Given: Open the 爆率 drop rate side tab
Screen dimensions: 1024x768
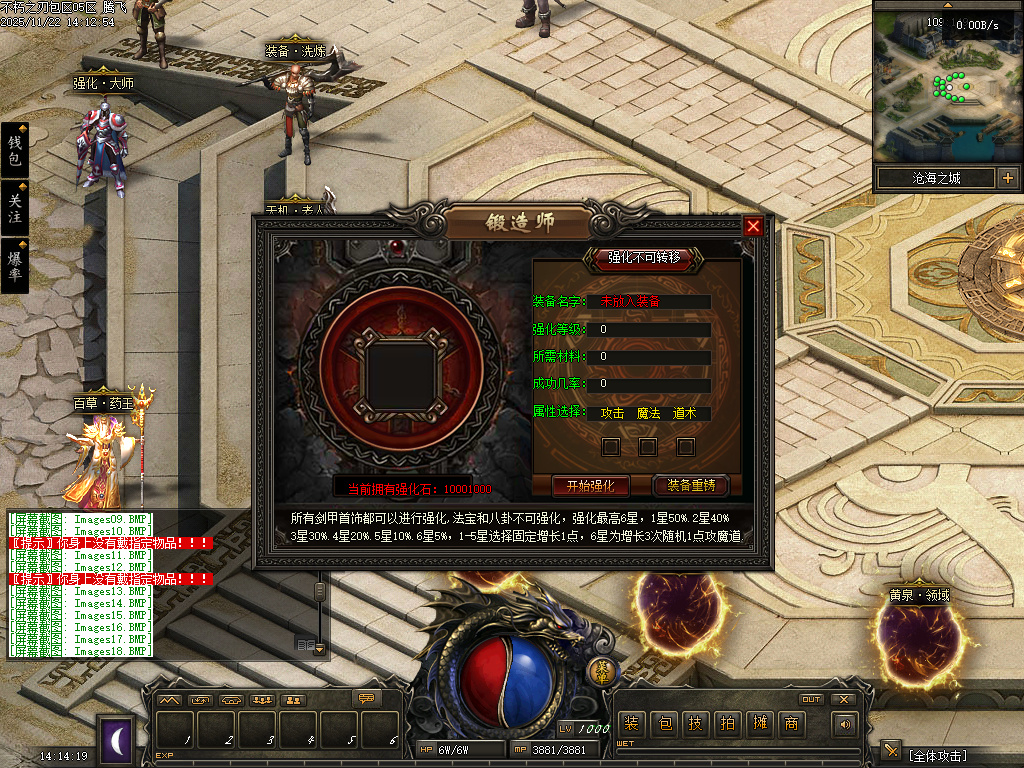Looking at the screenshot, I should pyautogui.click(x=14, y=265).
